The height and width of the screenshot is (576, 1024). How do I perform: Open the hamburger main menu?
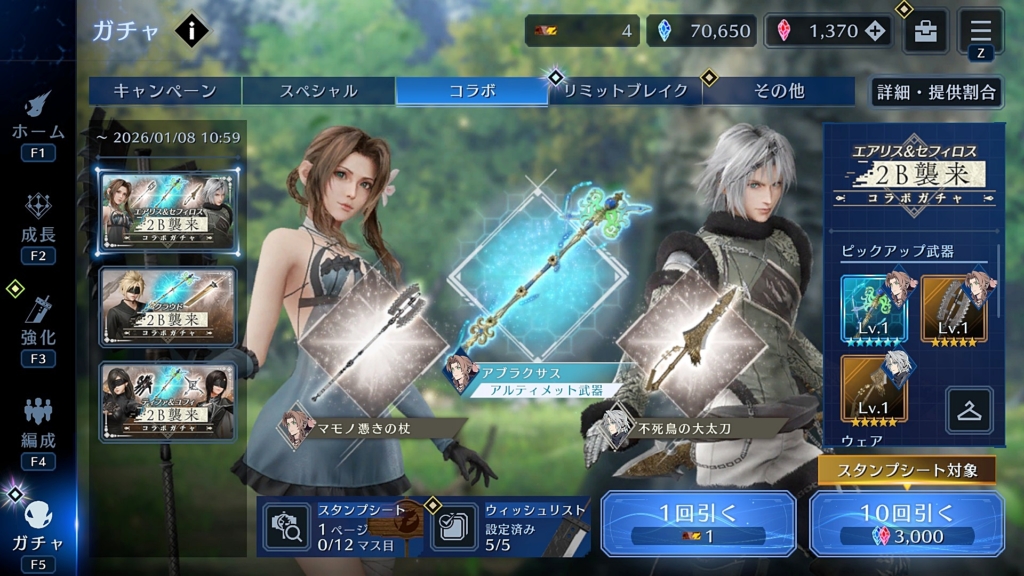(980, 29)
